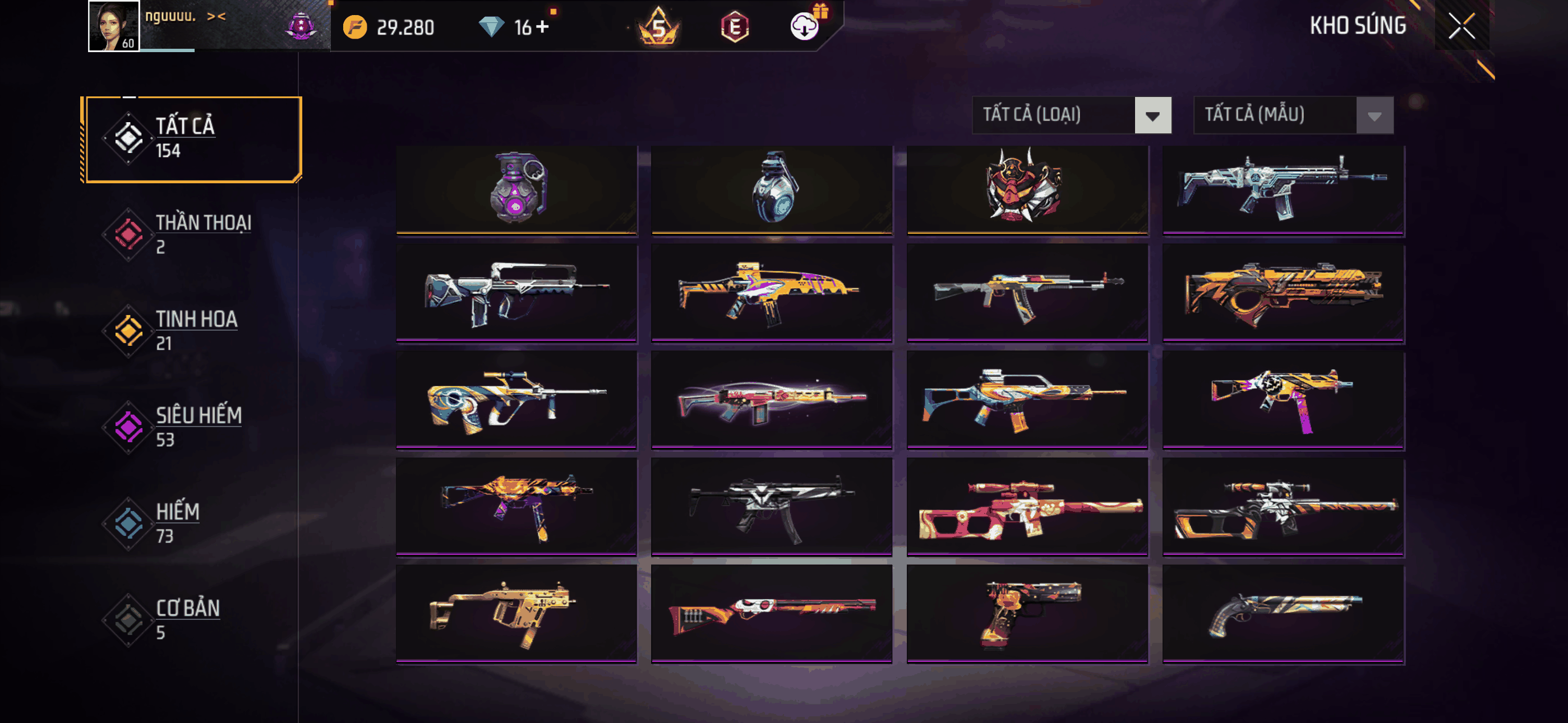The width and height of the screenshot is (1568, 723).
Task: Select the purple grenade skin
Action: [516, 189]
